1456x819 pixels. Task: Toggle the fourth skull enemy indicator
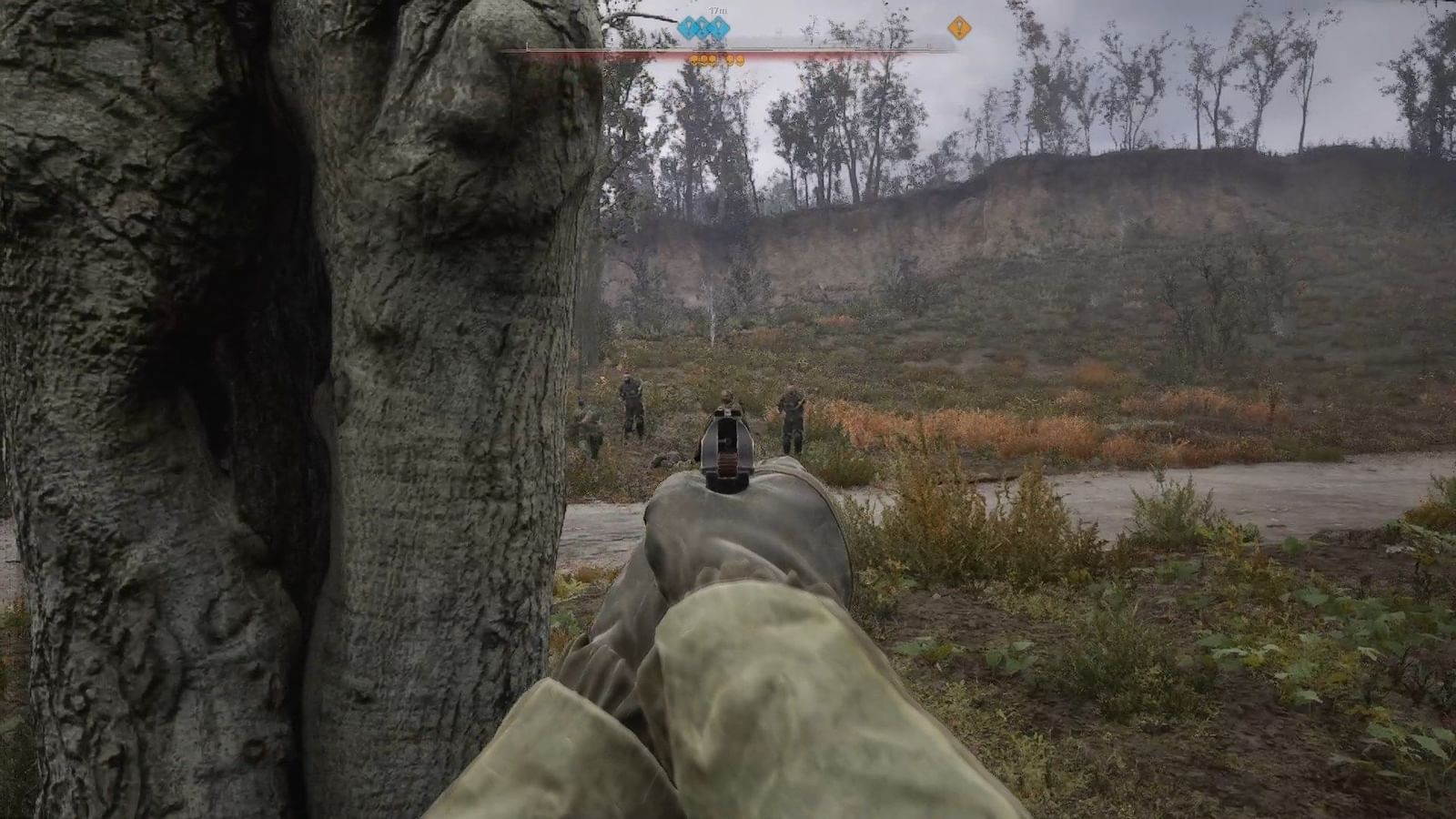(730, 58)
